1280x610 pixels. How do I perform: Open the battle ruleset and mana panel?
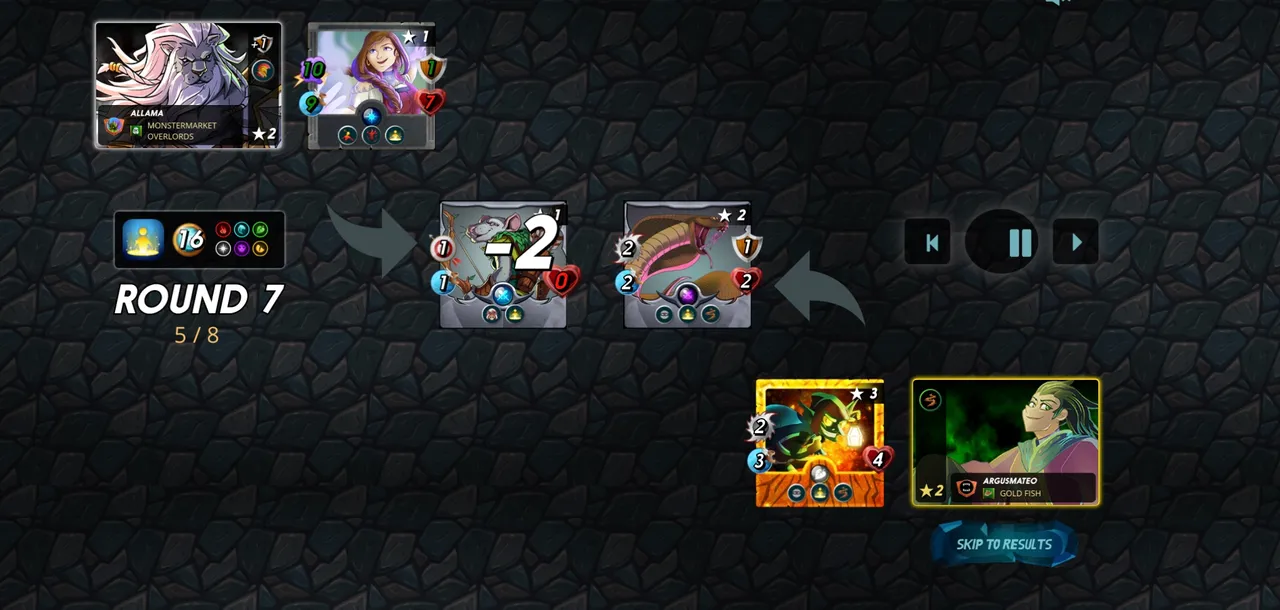pyautogui.click(x=199, y=239)
